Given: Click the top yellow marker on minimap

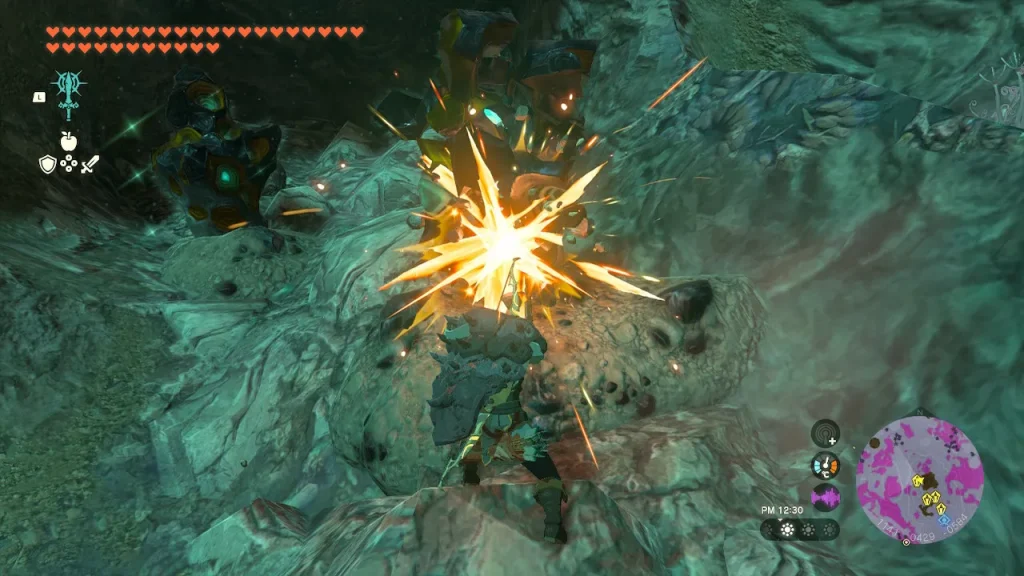Looking at the screenshot, I should pyautogui.click(x=918, y=482).
